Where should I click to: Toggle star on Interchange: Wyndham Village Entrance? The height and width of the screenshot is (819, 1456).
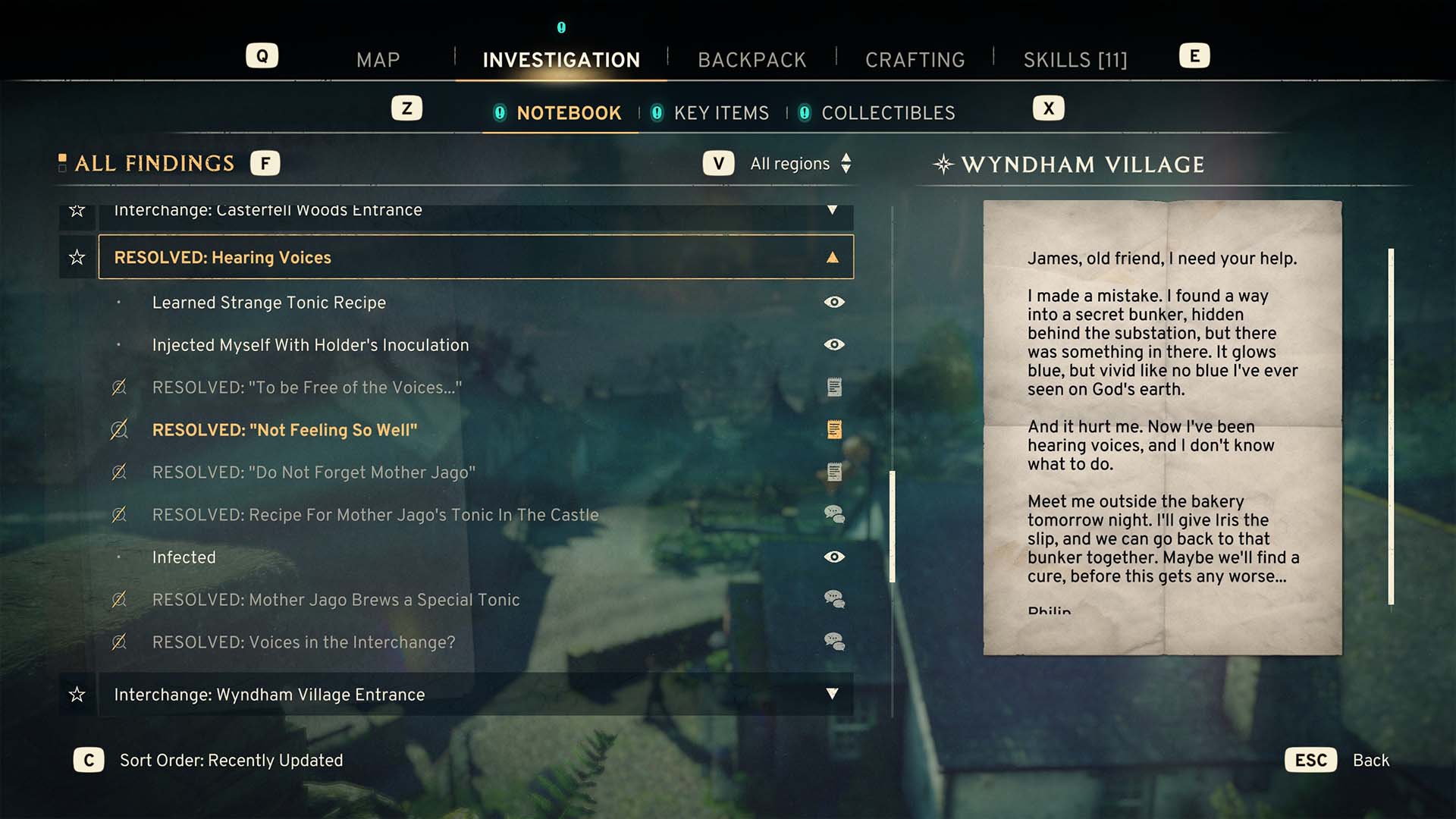[x=77, y=695]
